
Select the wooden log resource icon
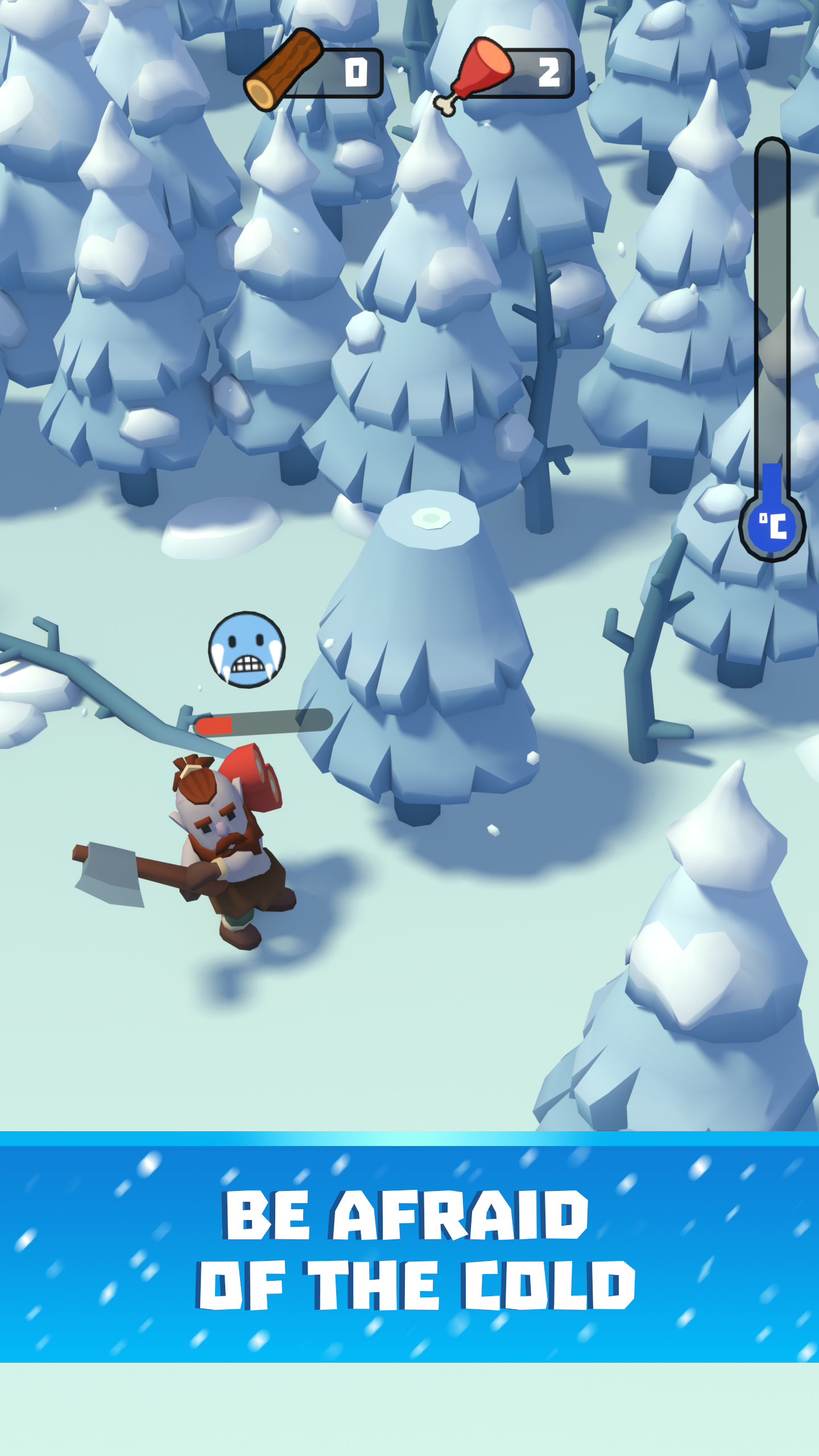(x=284, y=68)
